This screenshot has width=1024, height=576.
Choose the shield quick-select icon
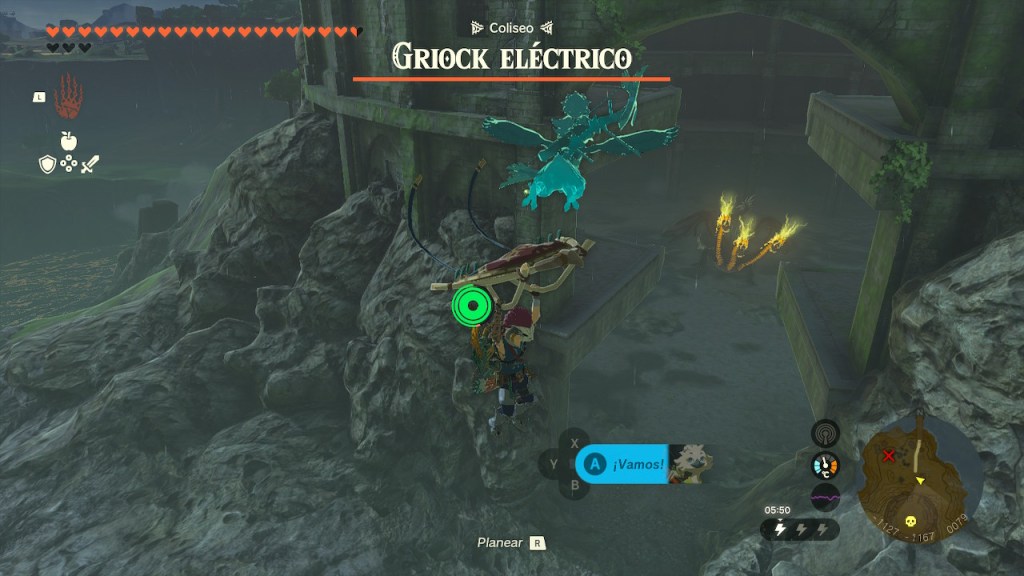coord(47,165)
